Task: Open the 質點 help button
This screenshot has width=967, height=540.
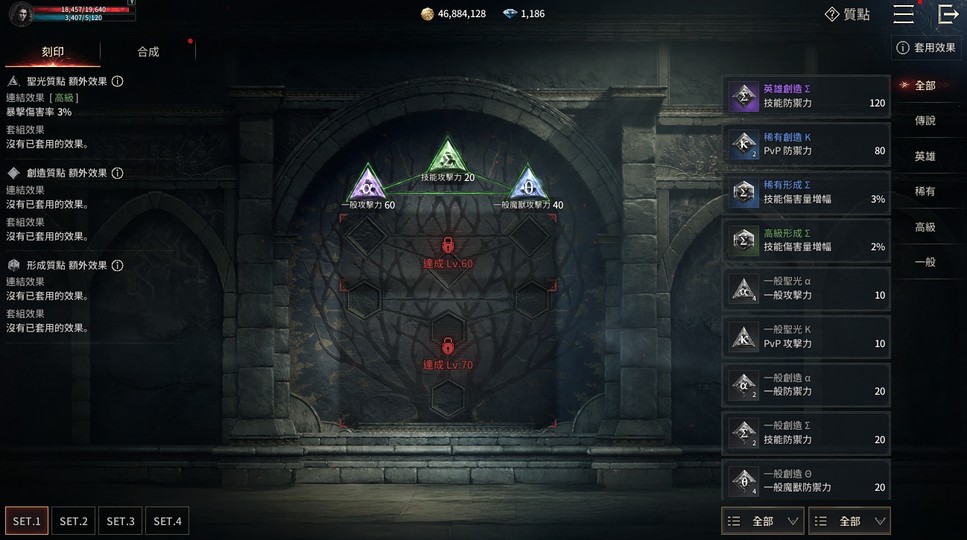Action: (x=846, y=14)
